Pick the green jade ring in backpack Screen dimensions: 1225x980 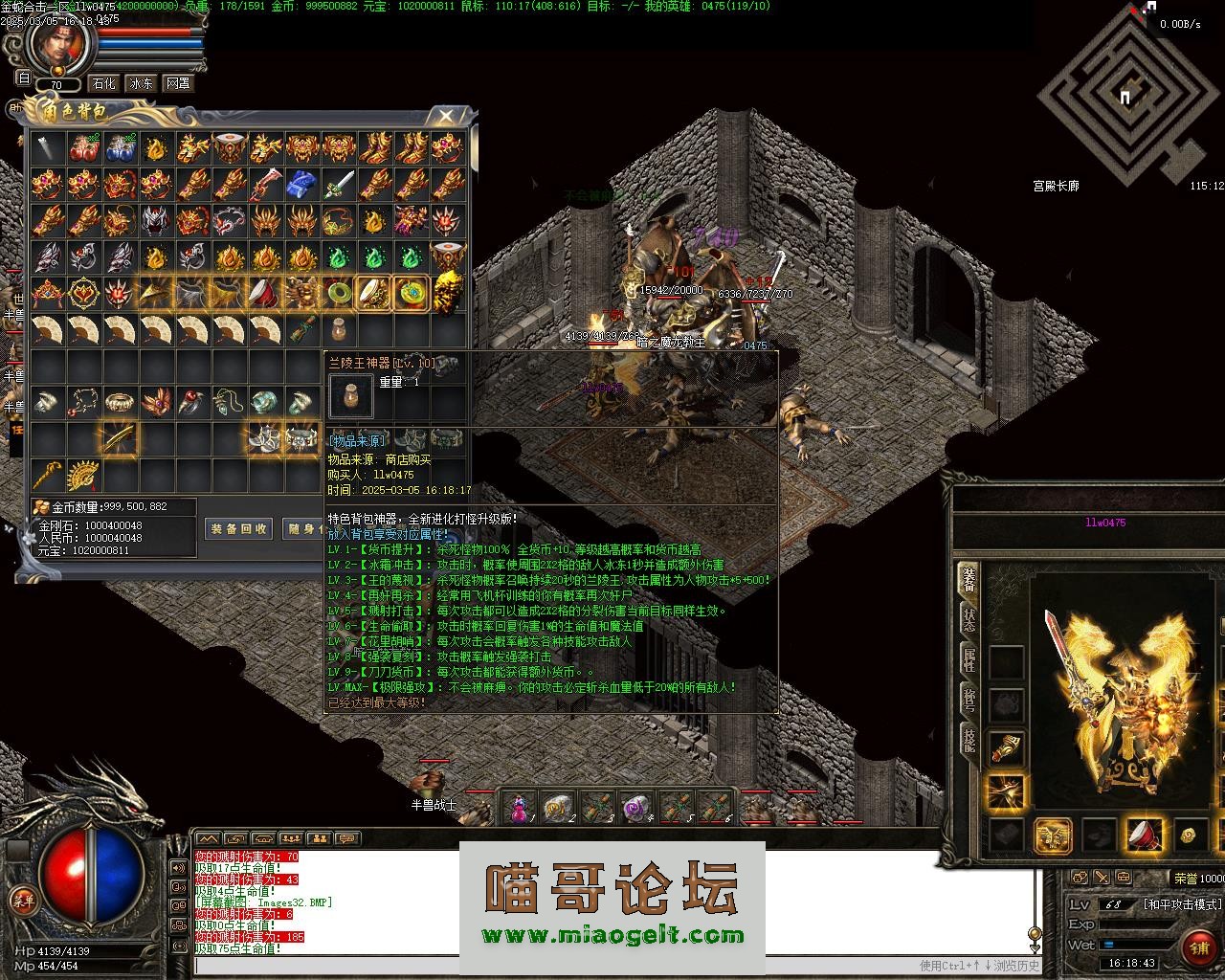pos(338,293)
